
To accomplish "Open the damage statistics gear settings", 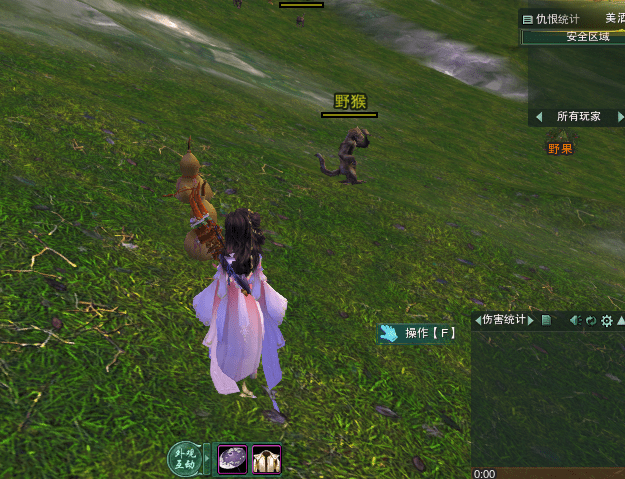I will click(x=606, y=321).
